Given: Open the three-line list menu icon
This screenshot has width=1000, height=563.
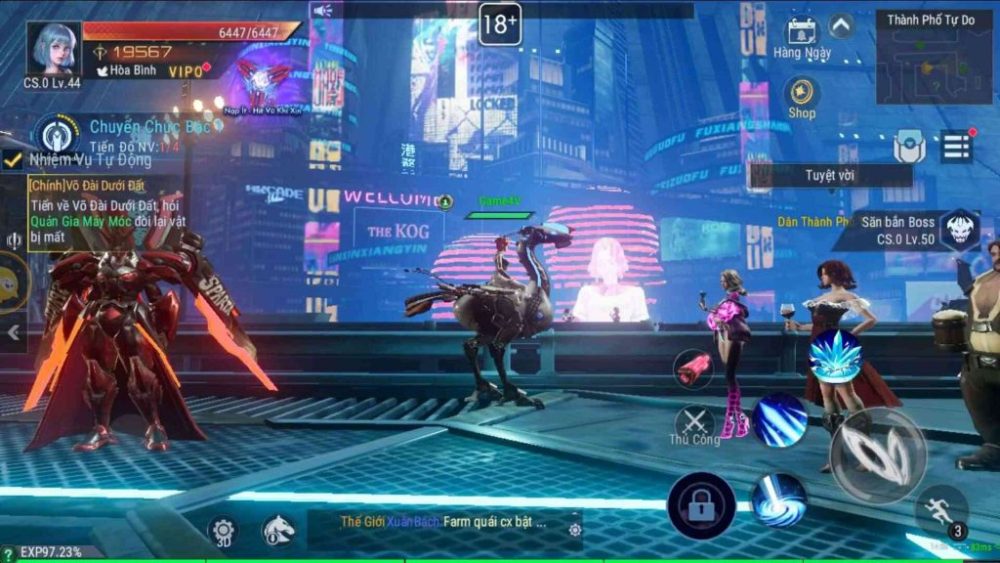Looking at the screenshot, I should (956, 147).
